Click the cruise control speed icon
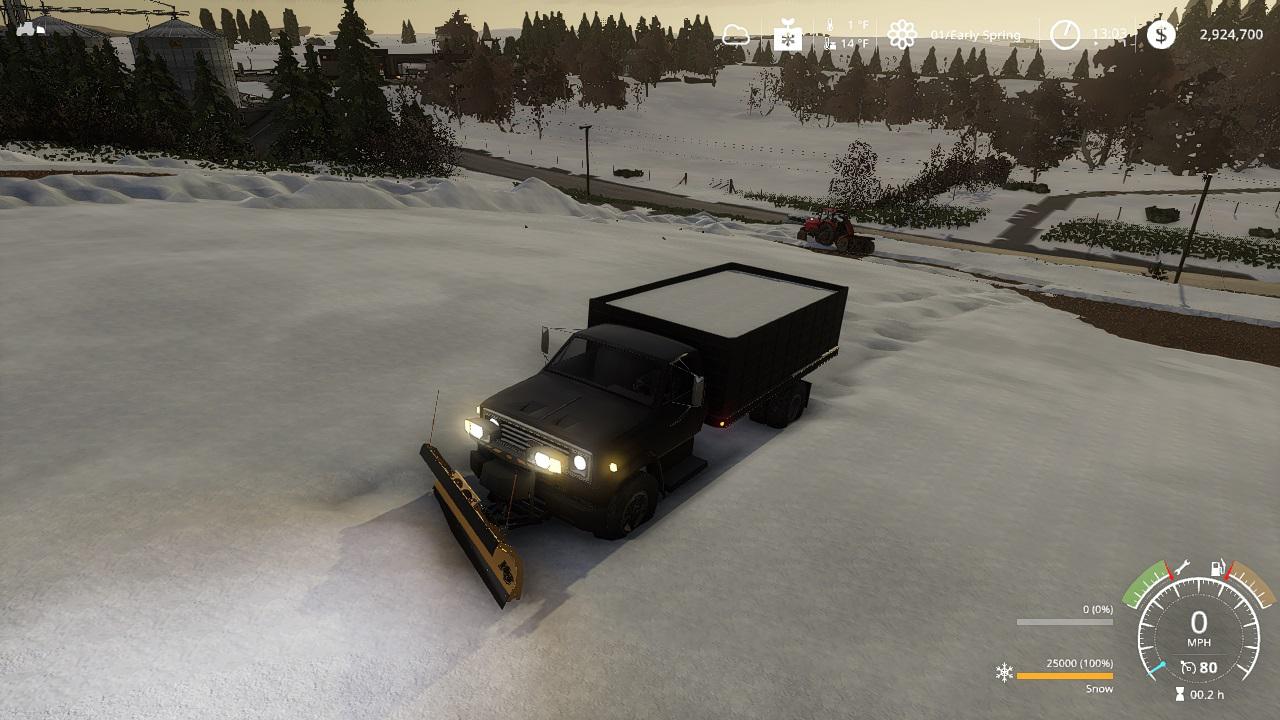1280x720 pixels. pos(1188,667)
